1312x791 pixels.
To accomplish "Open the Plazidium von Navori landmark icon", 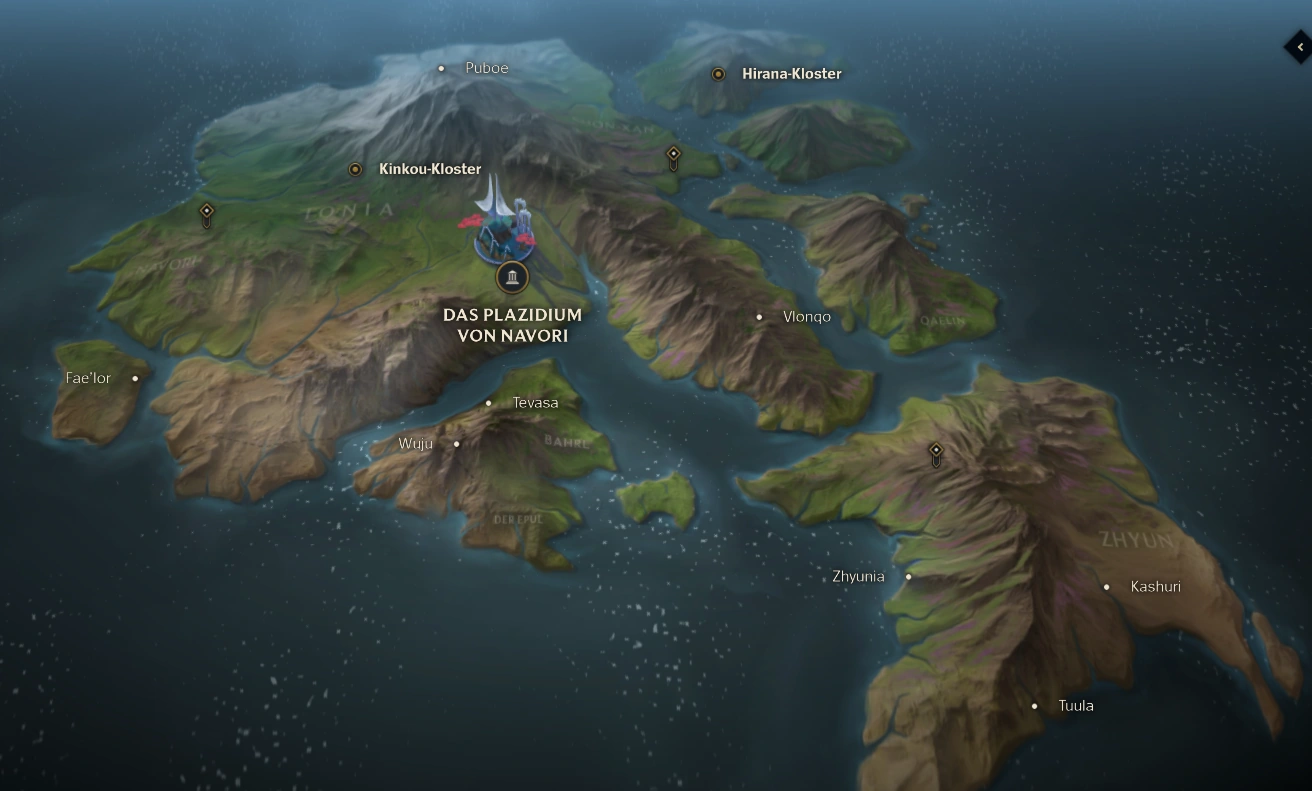I will (x=512, y=277).
